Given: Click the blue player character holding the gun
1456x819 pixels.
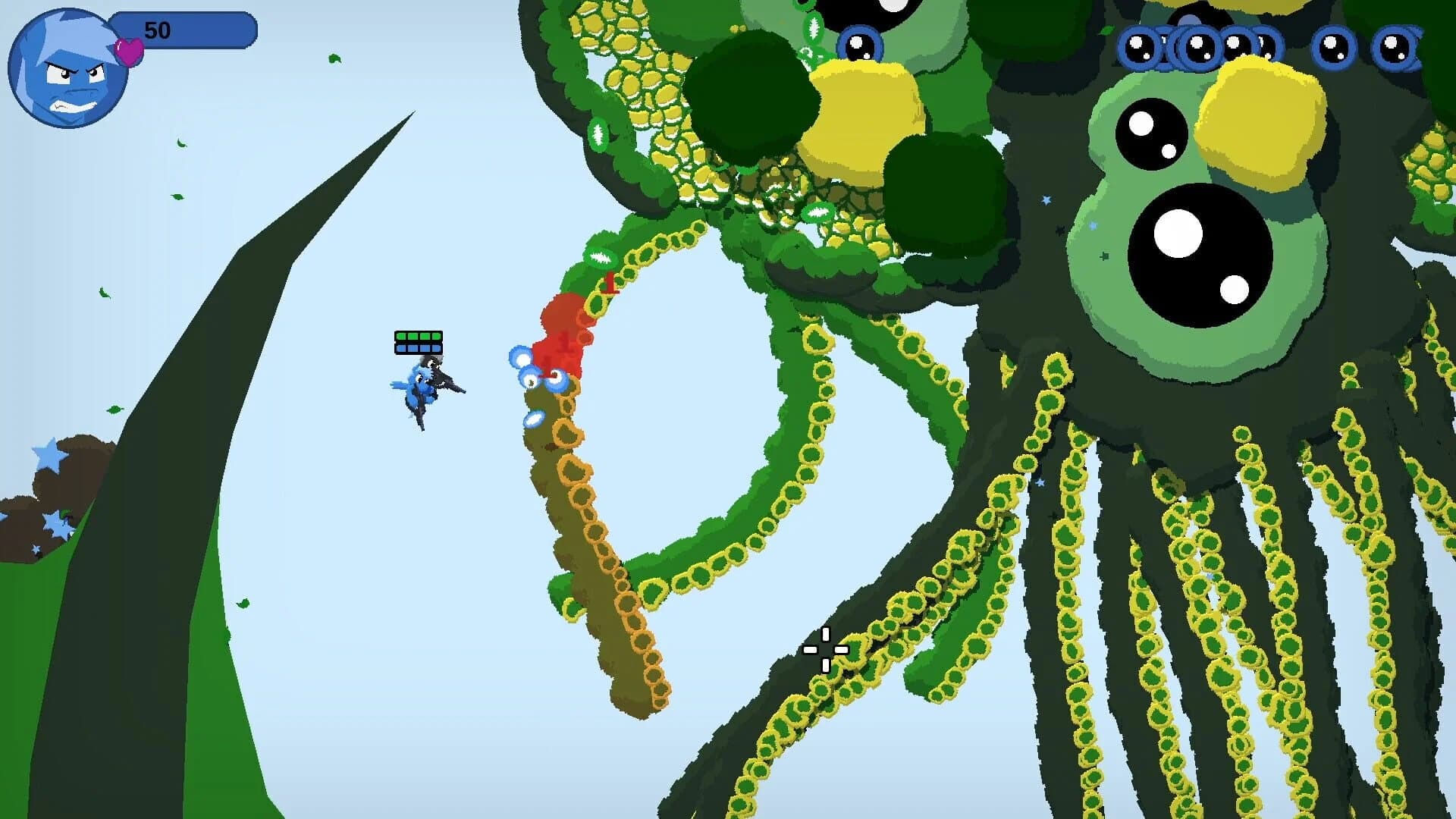Looking at the screenshot, I should click(x=425, y=387).
